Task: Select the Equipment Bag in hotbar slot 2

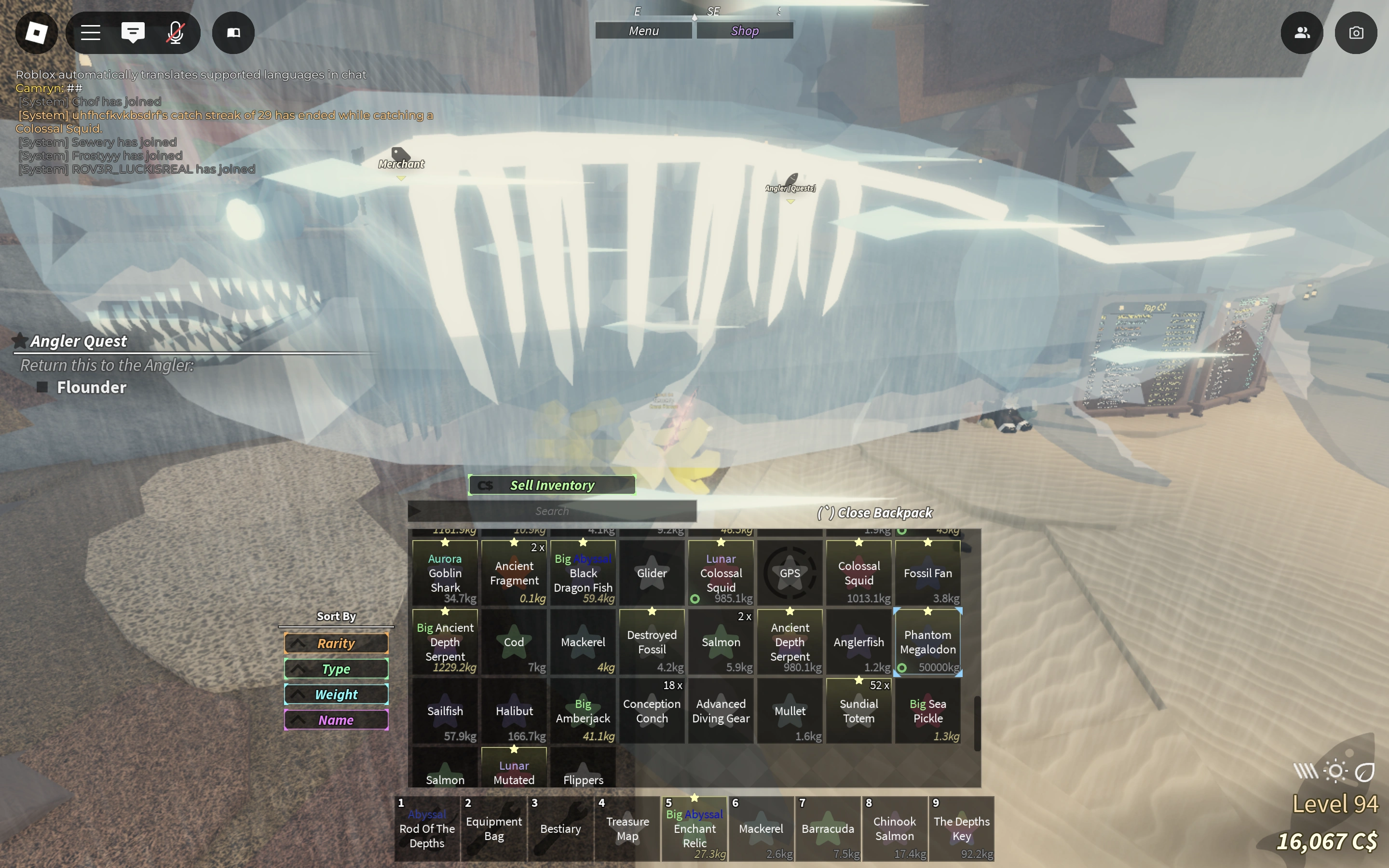Action: tap(493, 828)
